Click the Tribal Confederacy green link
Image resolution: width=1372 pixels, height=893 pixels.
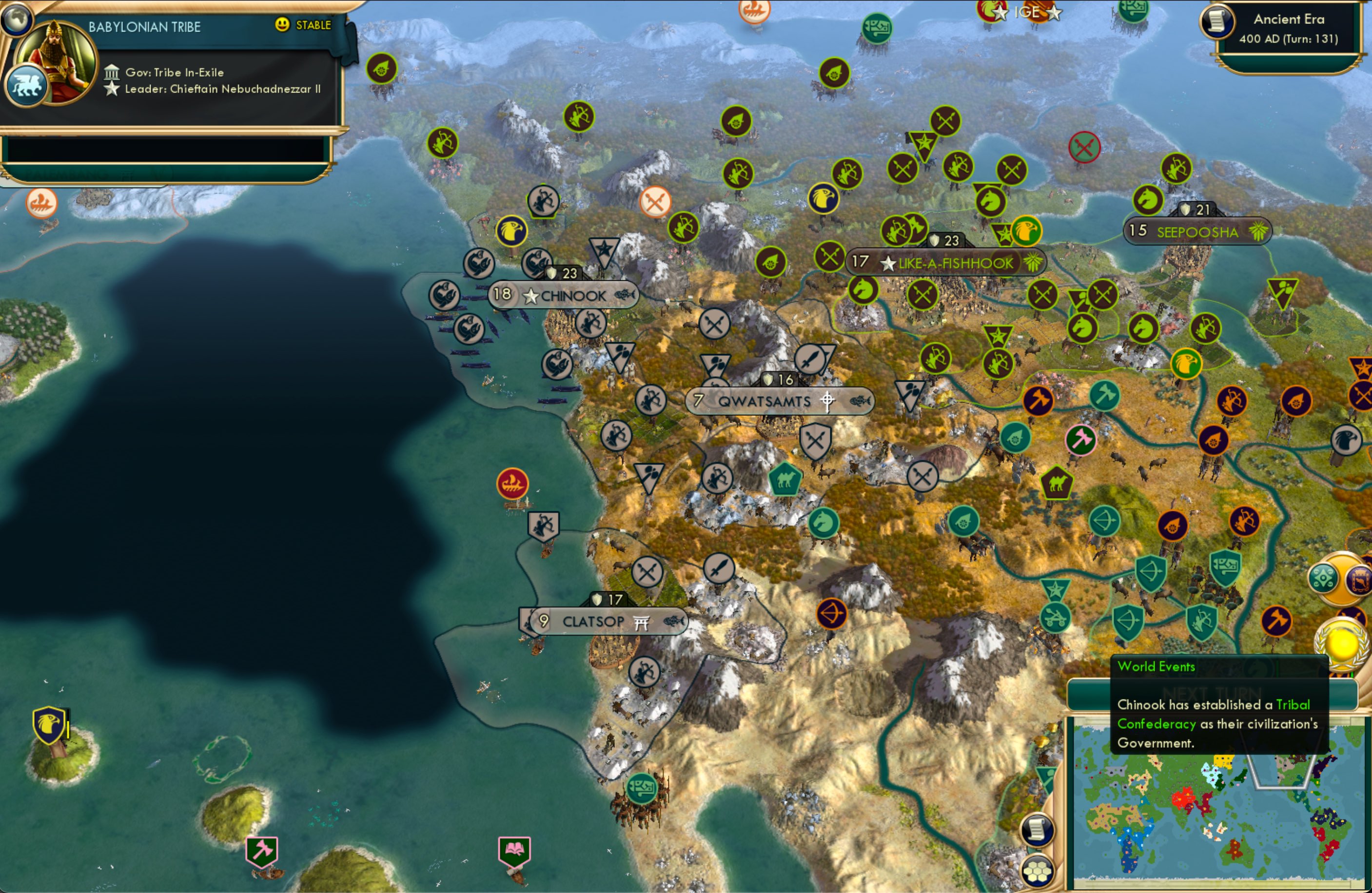[1157, 724]
